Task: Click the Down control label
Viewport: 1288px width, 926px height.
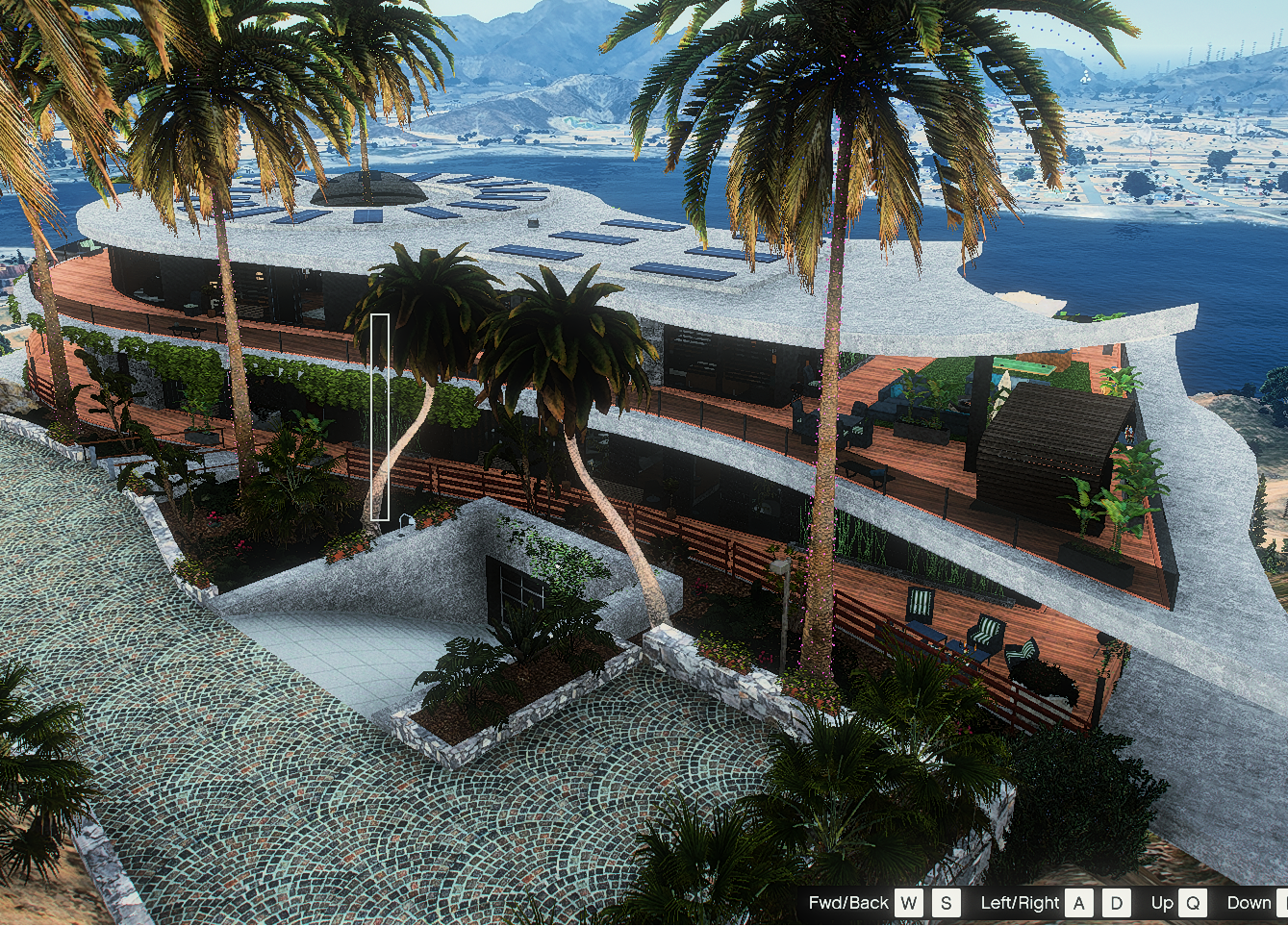Action: click(1246, 903)
